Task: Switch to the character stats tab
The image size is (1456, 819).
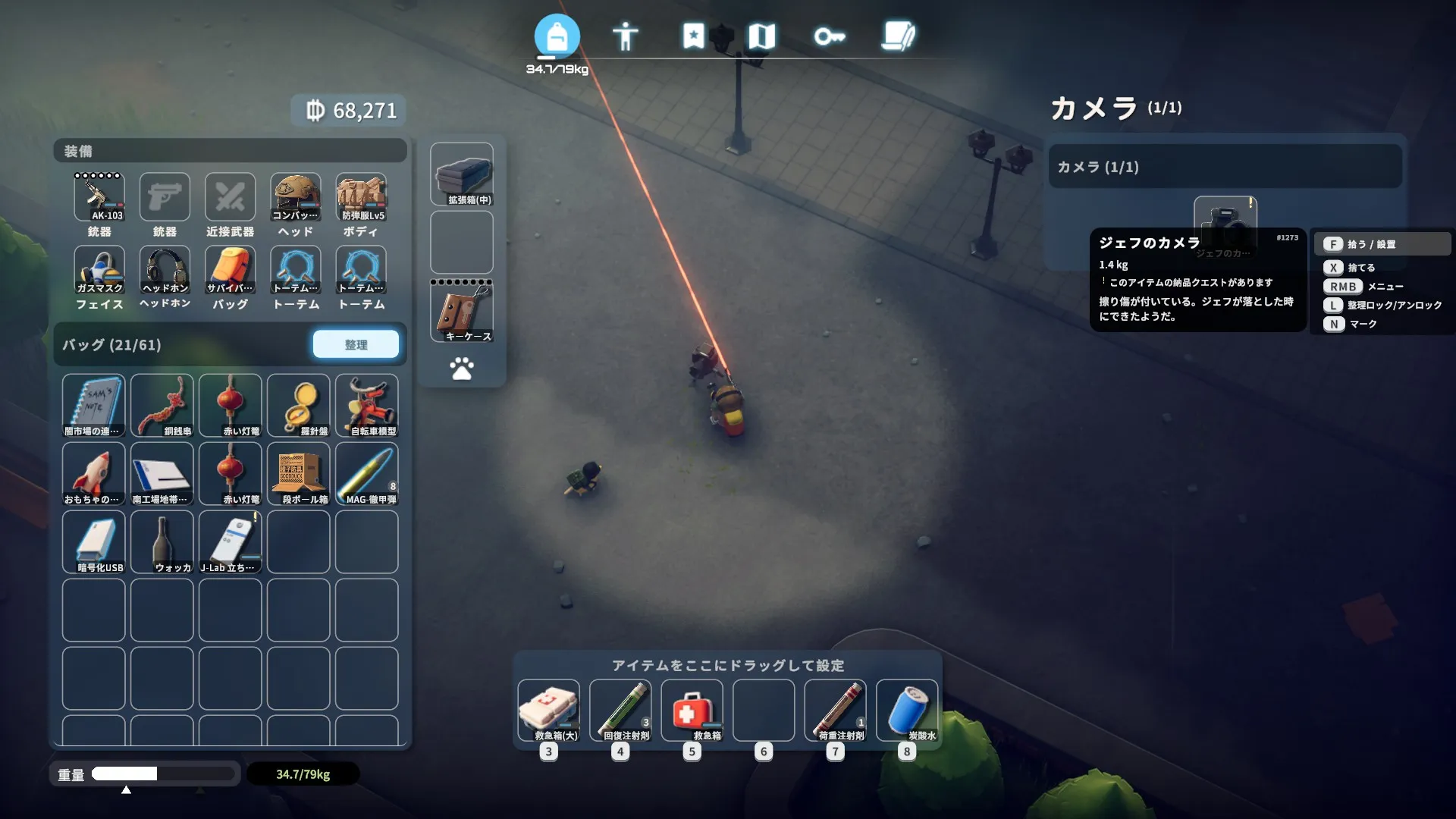Action: (x=625, y=36)
